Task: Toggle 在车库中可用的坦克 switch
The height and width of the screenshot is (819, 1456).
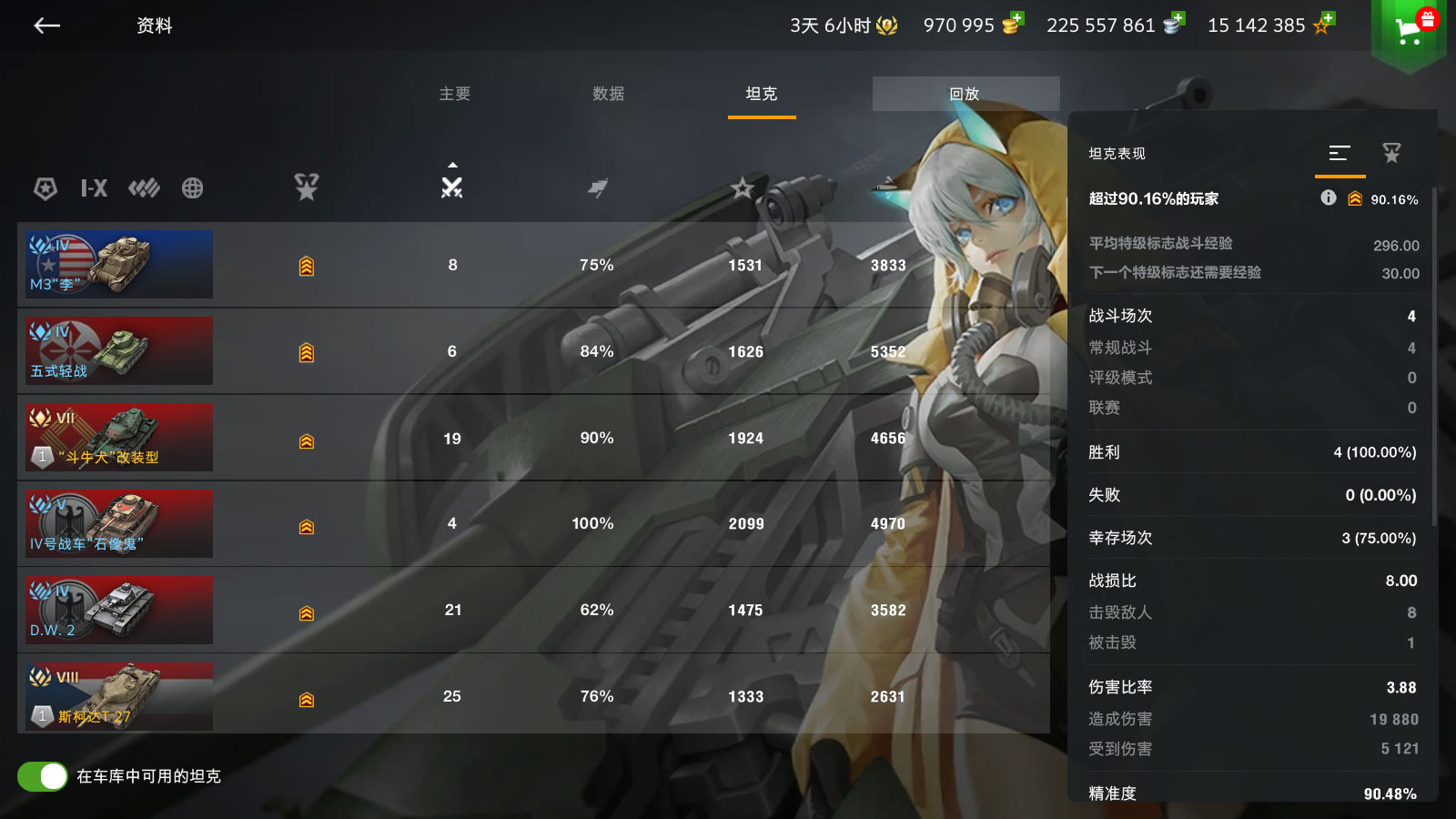Action: 43,776
